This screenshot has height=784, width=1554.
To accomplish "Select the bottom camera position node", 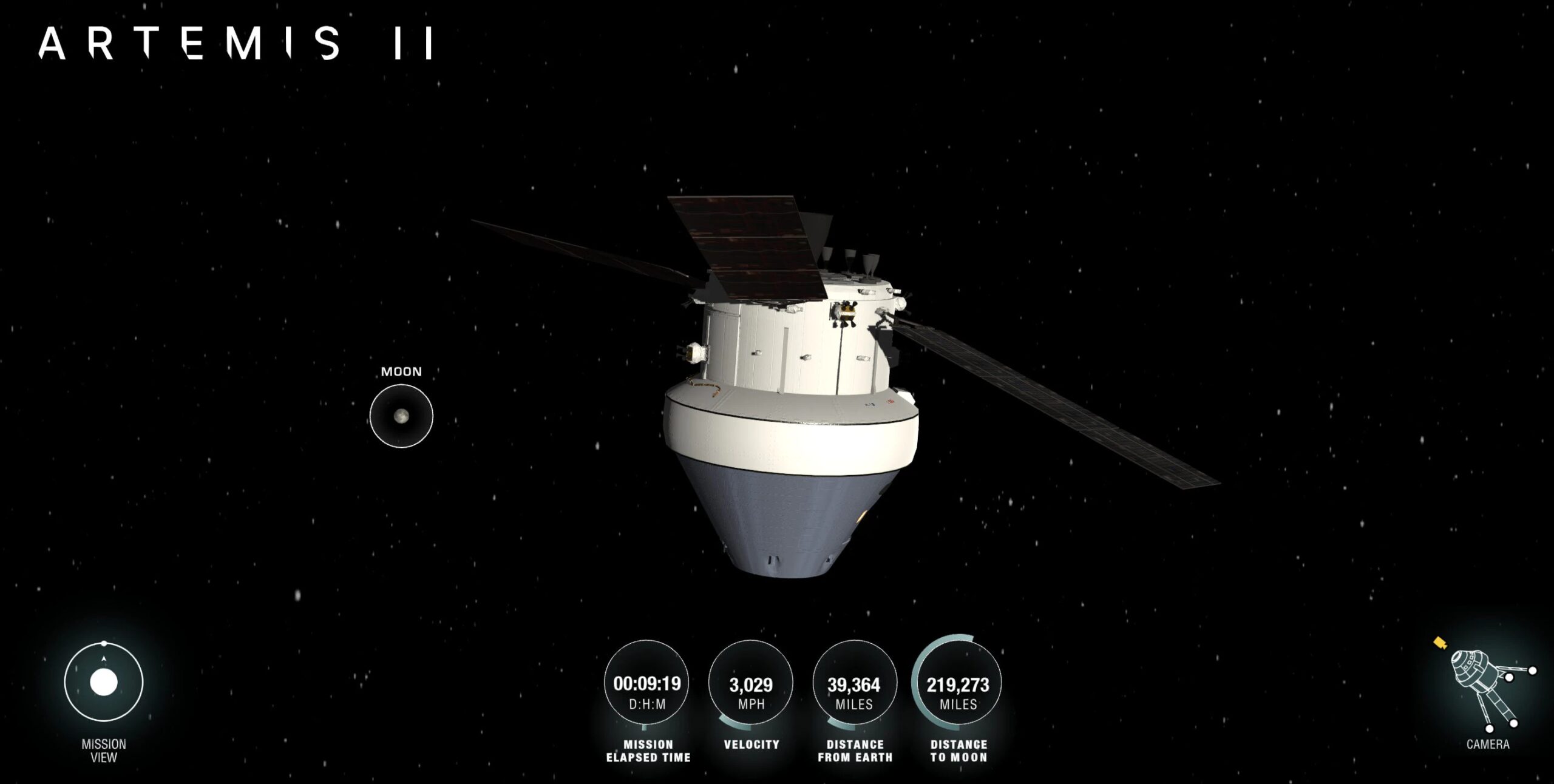I will [x=1513, y=723].
